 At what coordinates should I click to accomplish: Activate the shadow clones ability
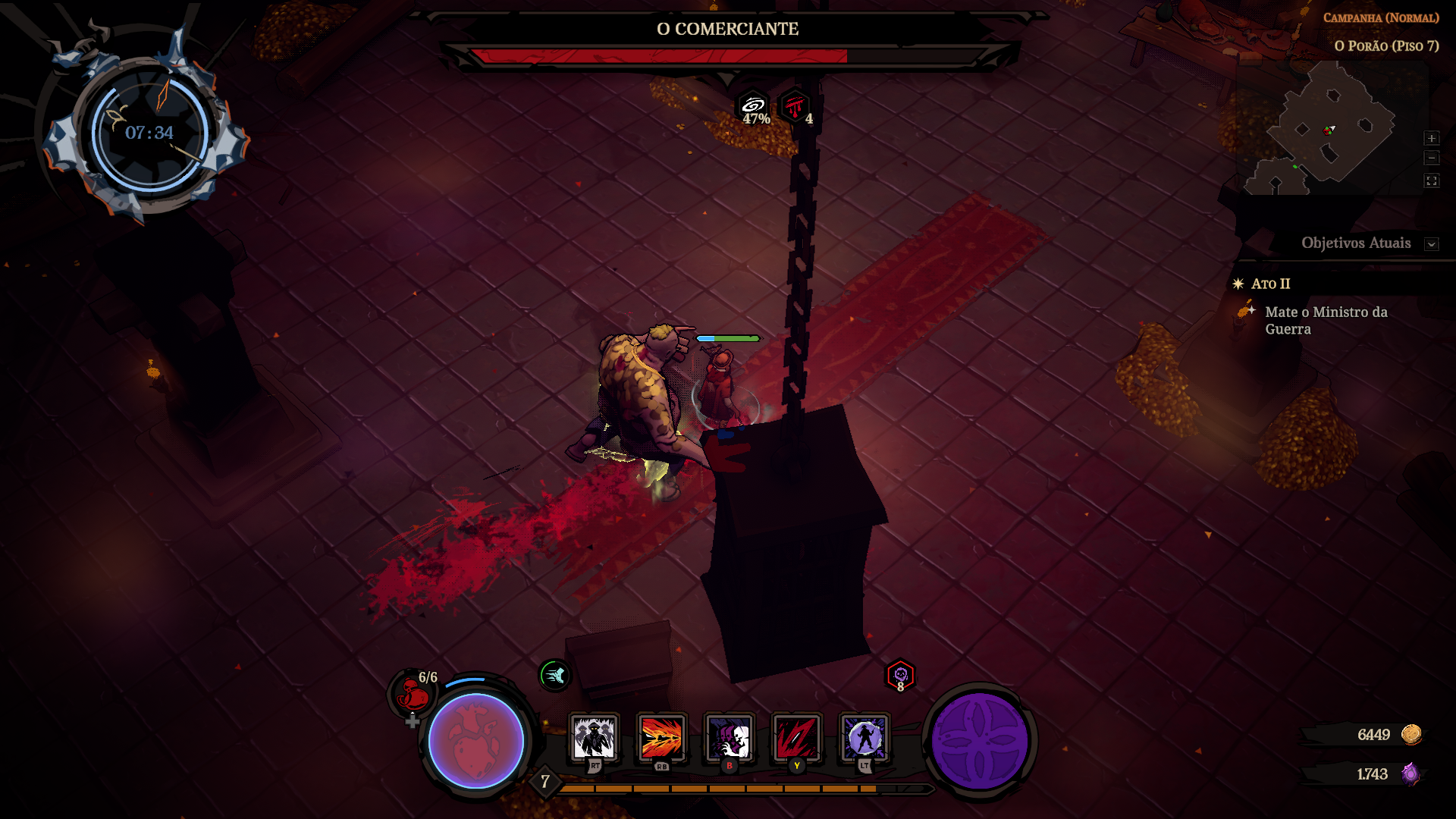(x=594, y=737)
